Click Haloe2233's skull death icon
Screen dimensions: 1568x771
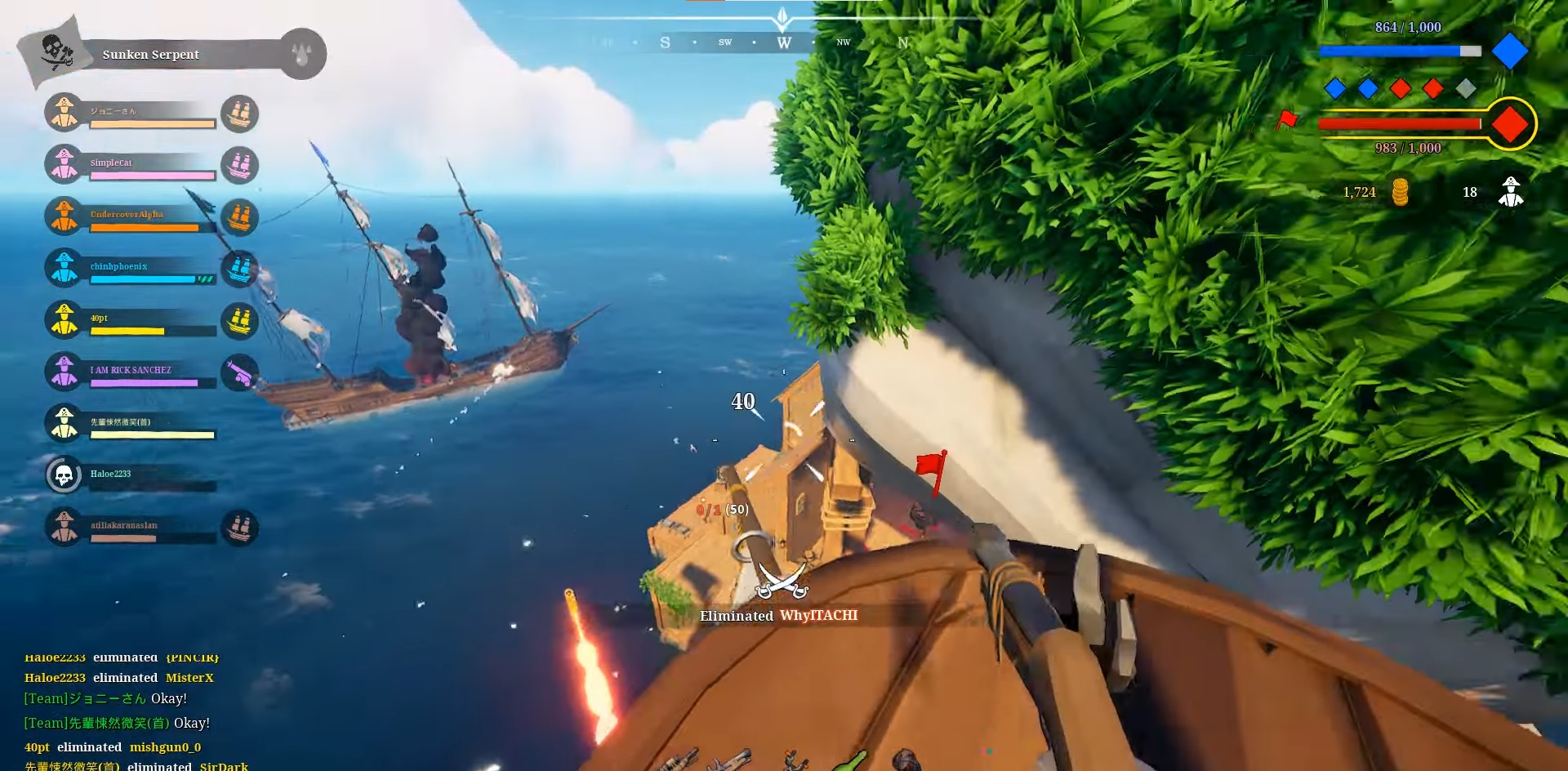pyautogui.click(x=64, y=474)
